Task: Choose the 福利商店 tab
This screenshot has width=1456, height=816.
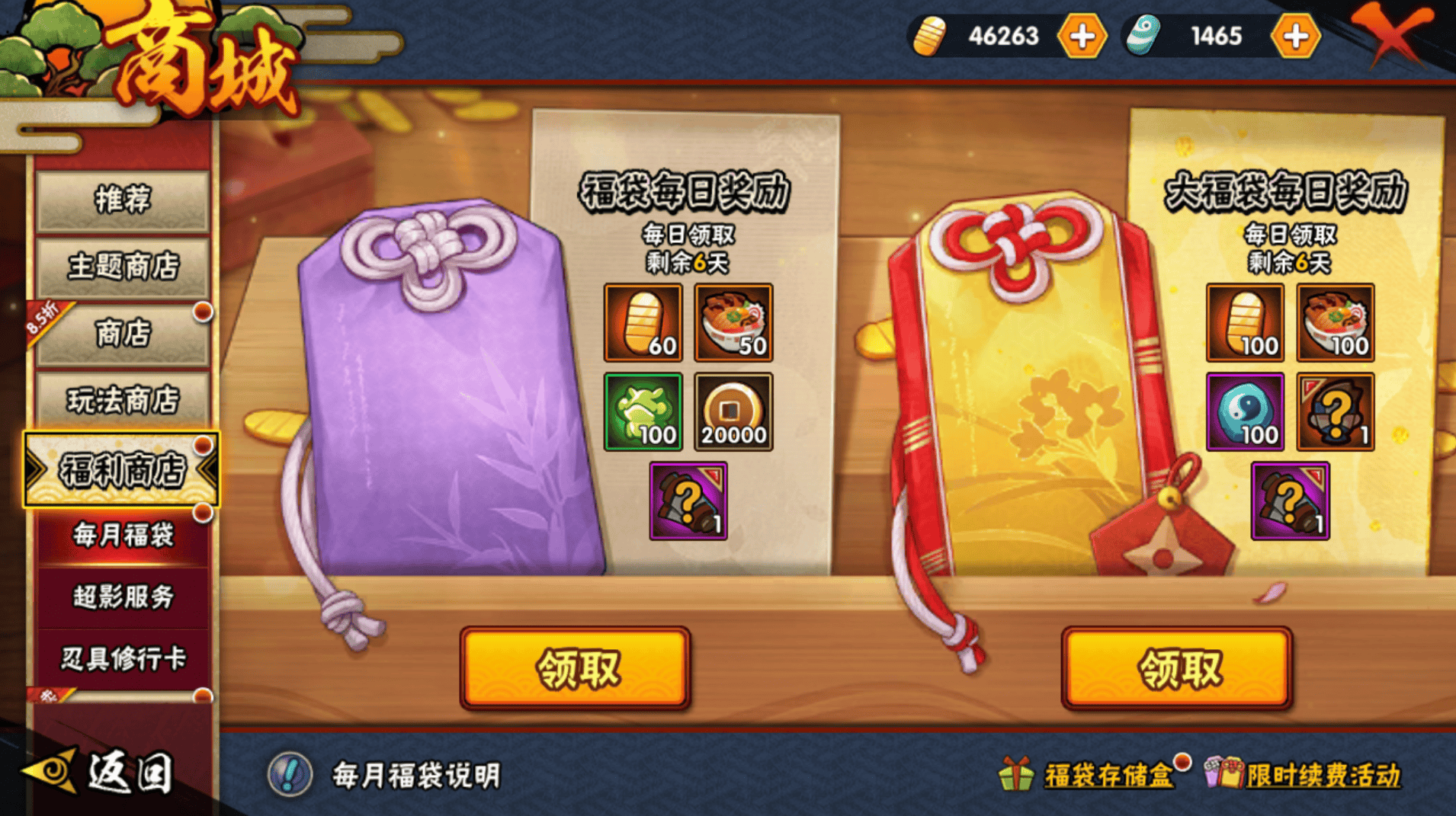Action: click(x=122, y=470)
